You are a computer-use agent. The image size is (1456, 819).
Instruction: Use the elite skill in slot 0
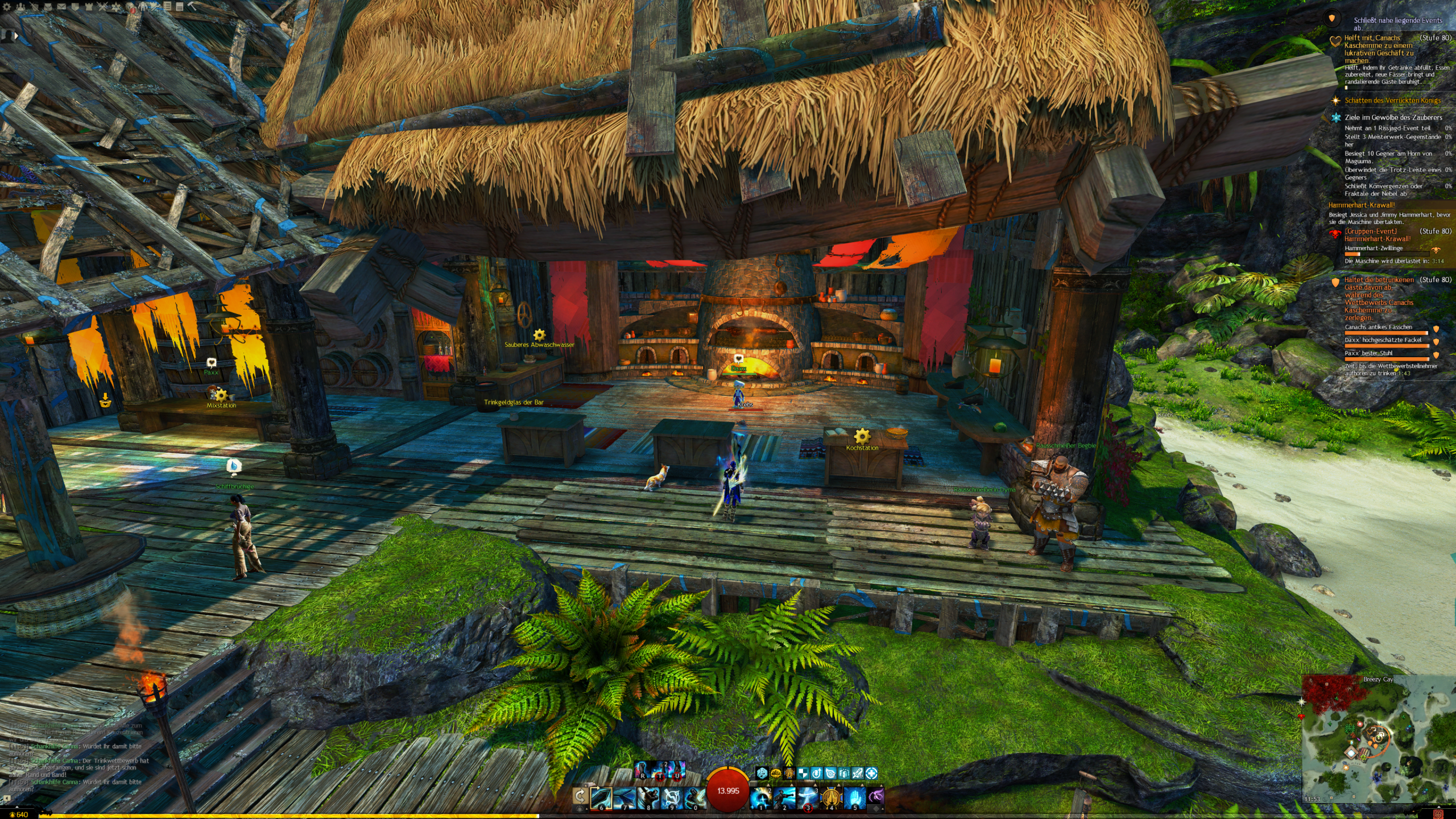point(694,798)
